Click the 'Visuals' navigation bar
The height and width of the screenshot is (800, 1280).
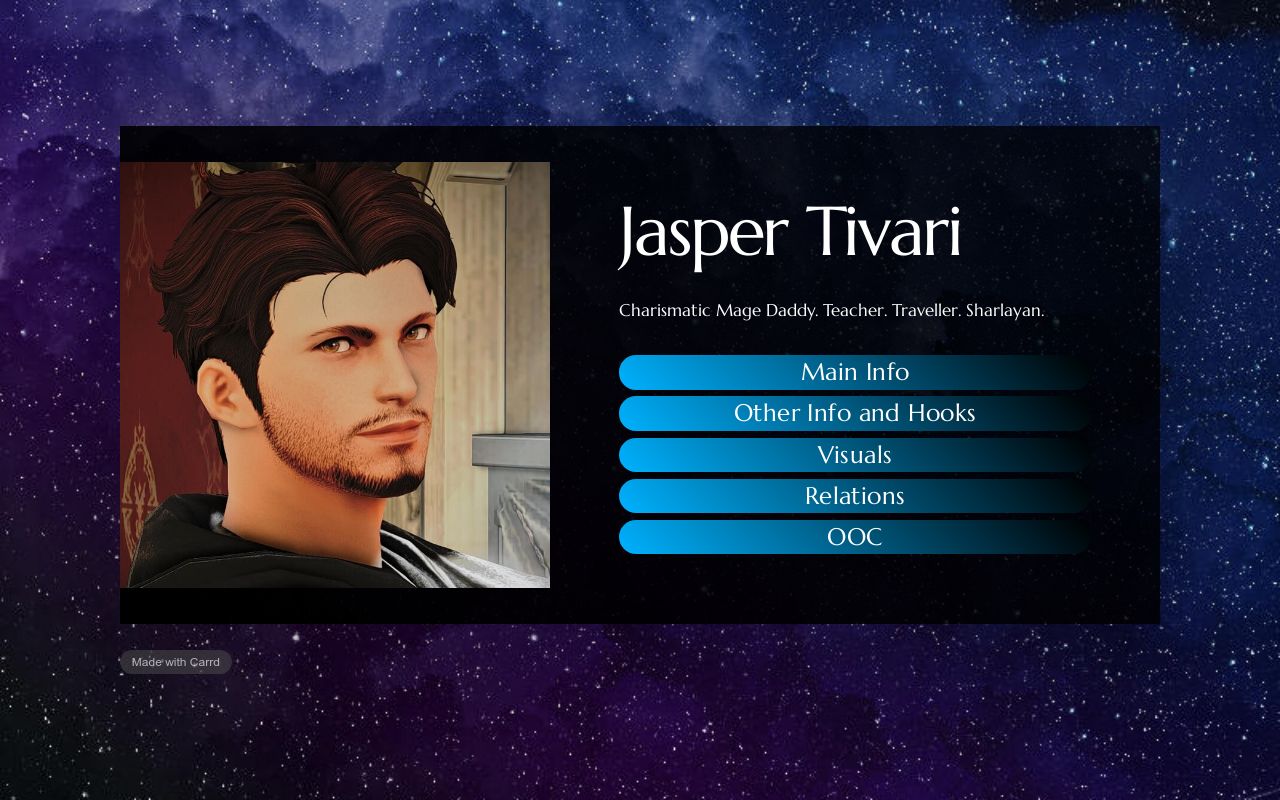pos(855,454)
